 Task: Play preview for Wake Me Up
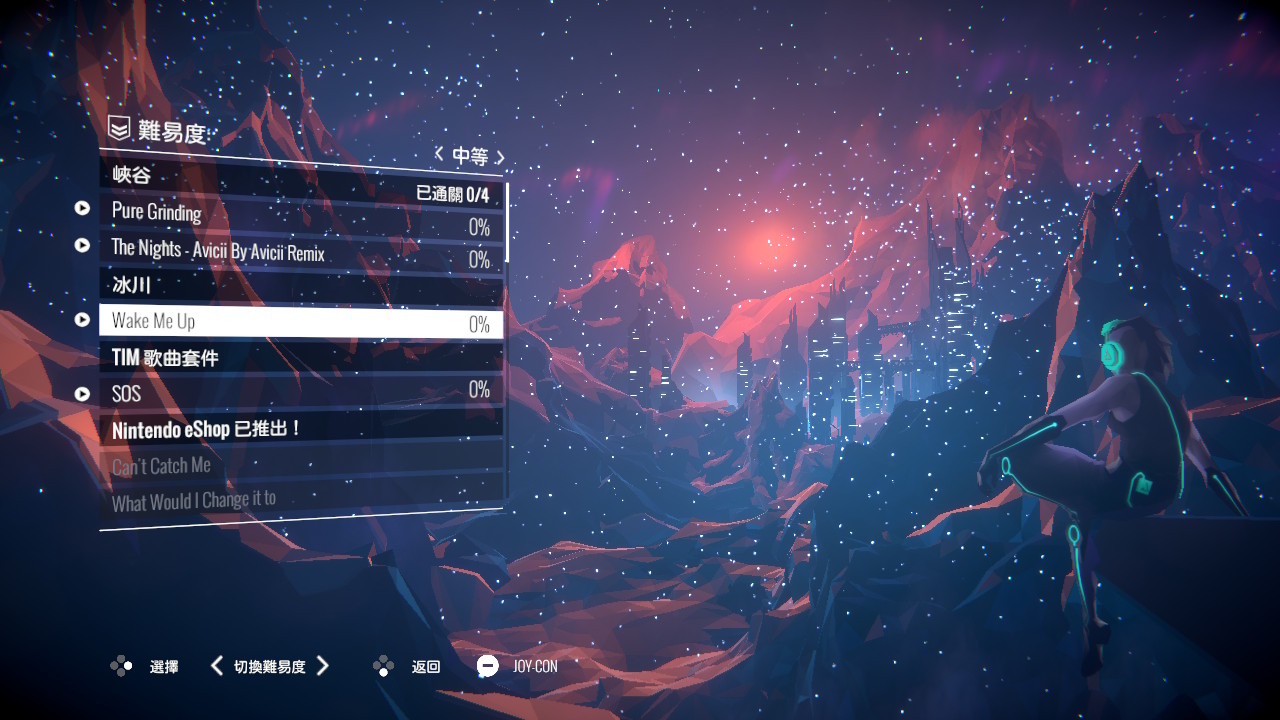[x=83, y=320]
